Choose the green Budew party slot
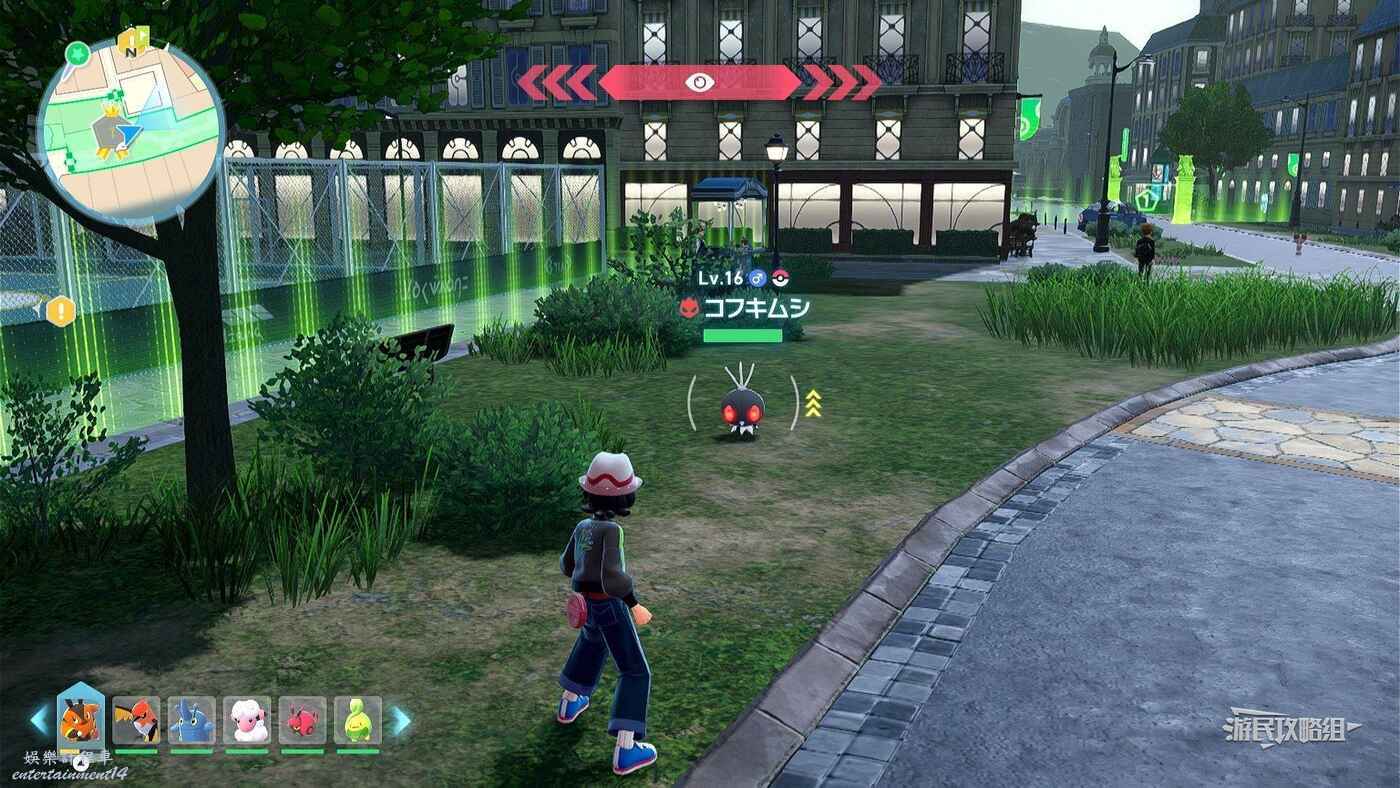1400x788 pixels. (x=358, y=720)
